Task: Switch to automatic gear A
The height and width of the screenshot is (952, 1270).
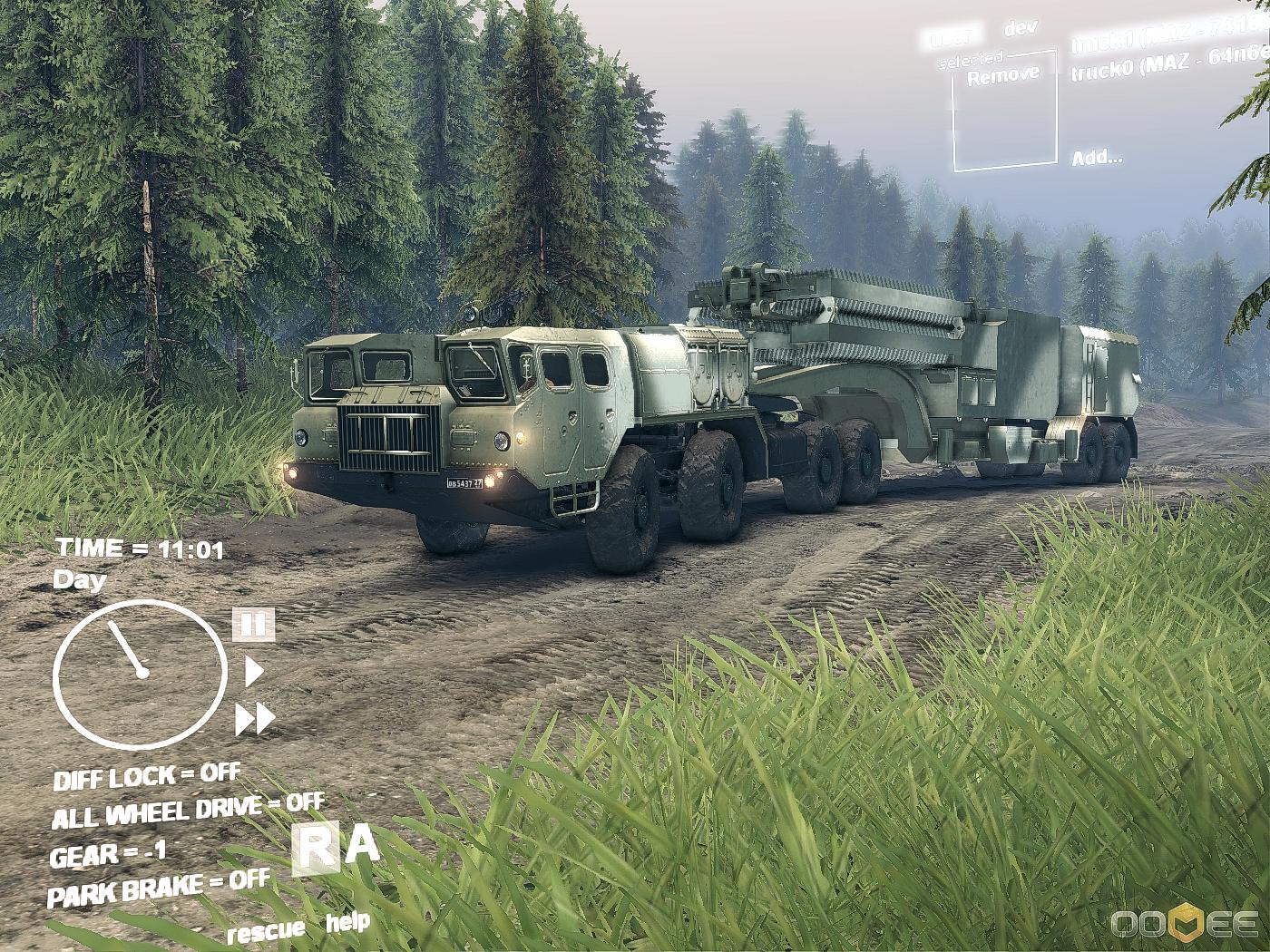Action: pos(363,845)
